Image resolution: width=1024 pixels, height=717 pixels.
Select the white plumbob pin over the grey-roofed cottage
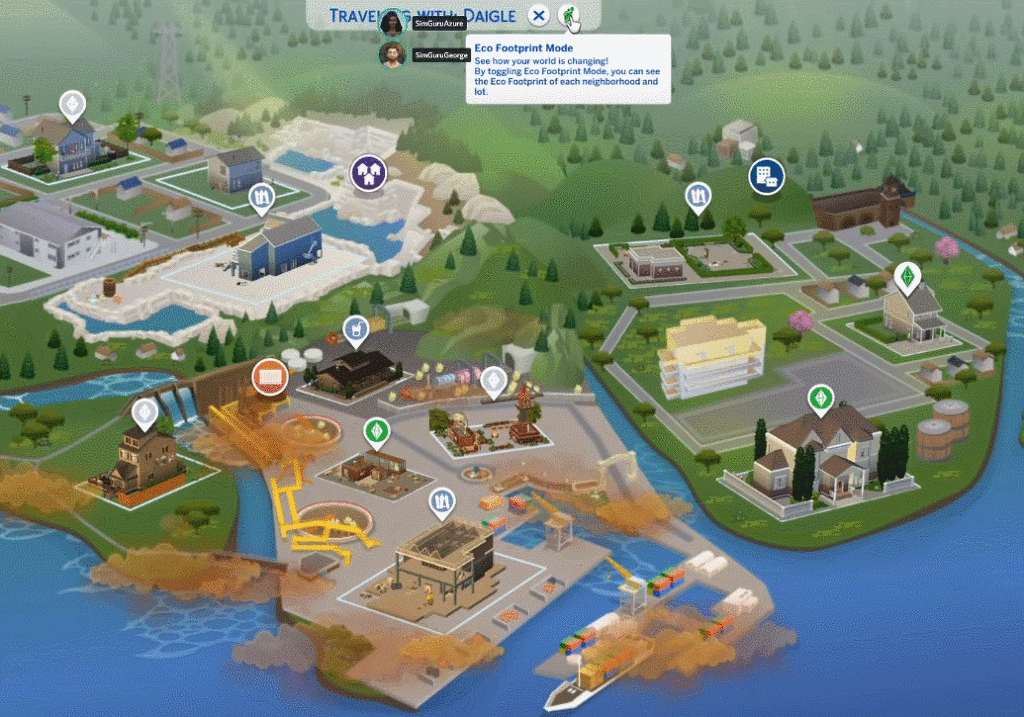pos(906,275)
